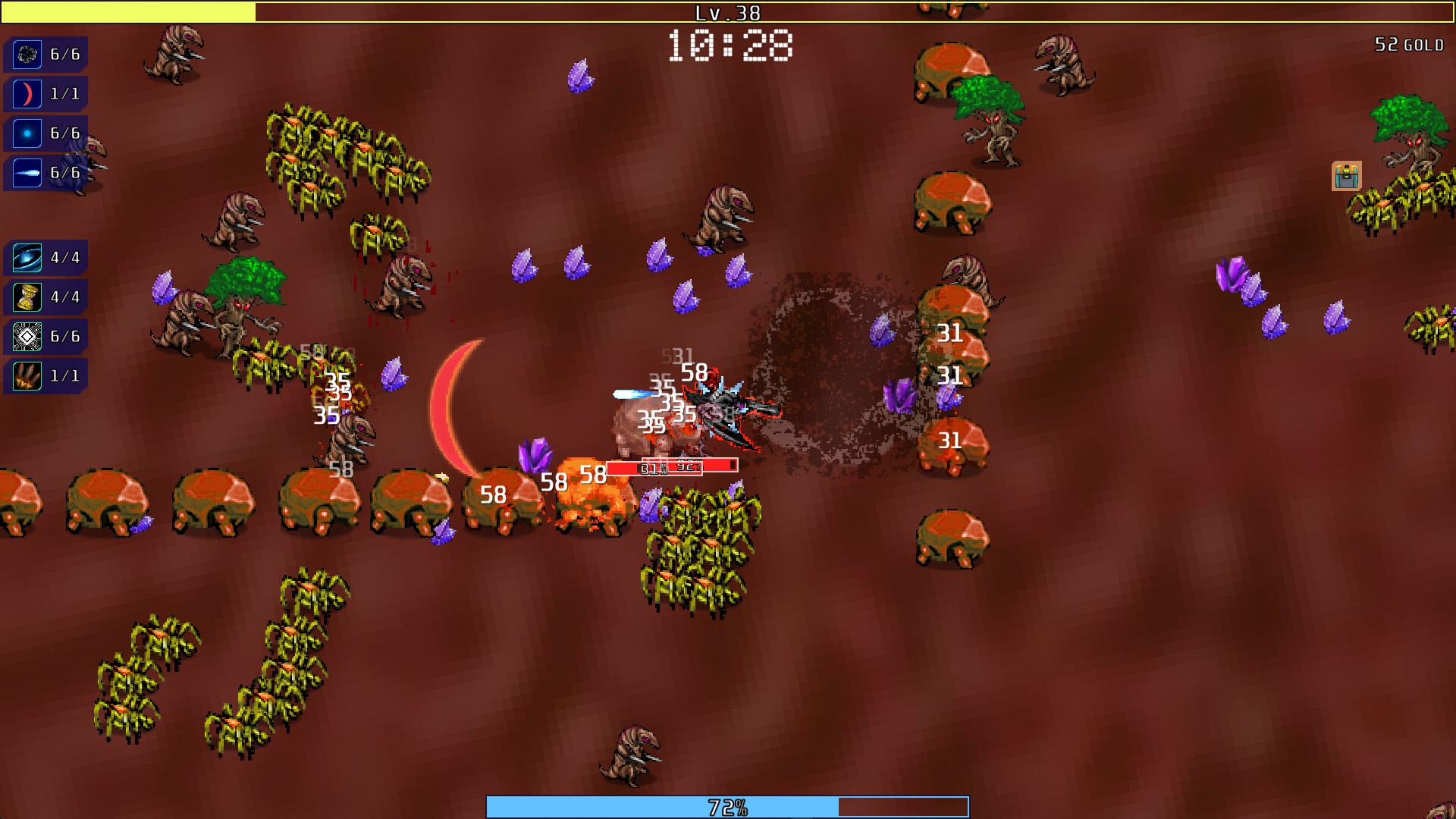Open the treasure chest indicator near top right
Viewport: 1456px width, 819px height.
[1346, 175]
